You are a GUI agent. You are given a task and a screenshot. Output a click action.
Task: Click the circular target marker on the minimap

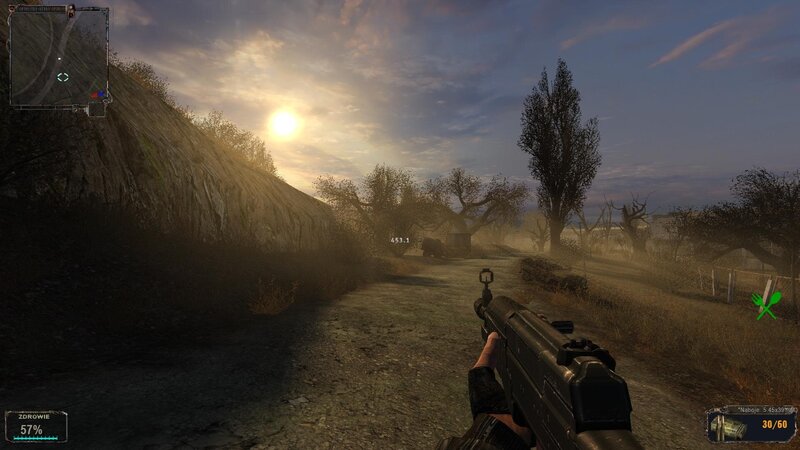click(63, 77)
